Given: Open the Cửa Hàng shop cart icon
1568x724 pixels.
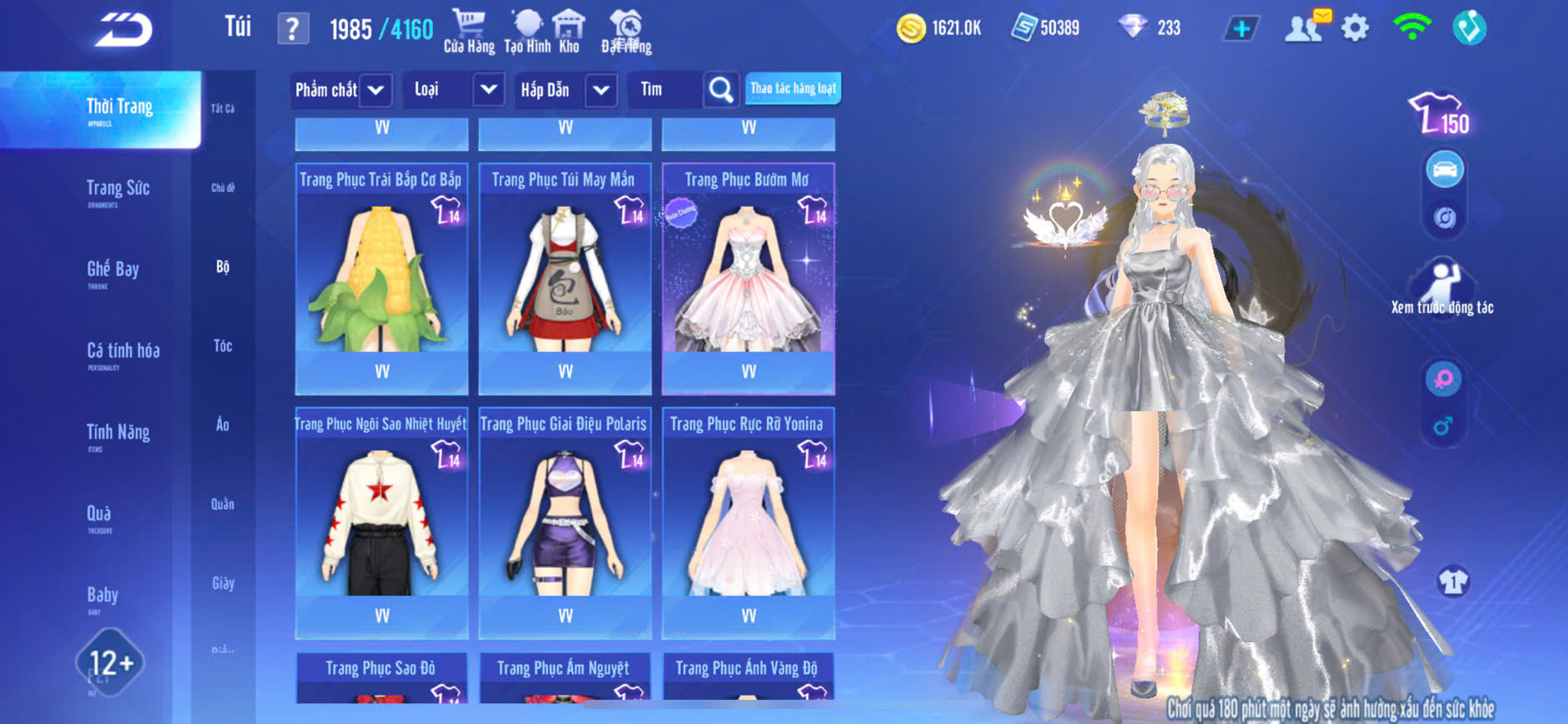Looking at the screenshot, I should [469, 31].
